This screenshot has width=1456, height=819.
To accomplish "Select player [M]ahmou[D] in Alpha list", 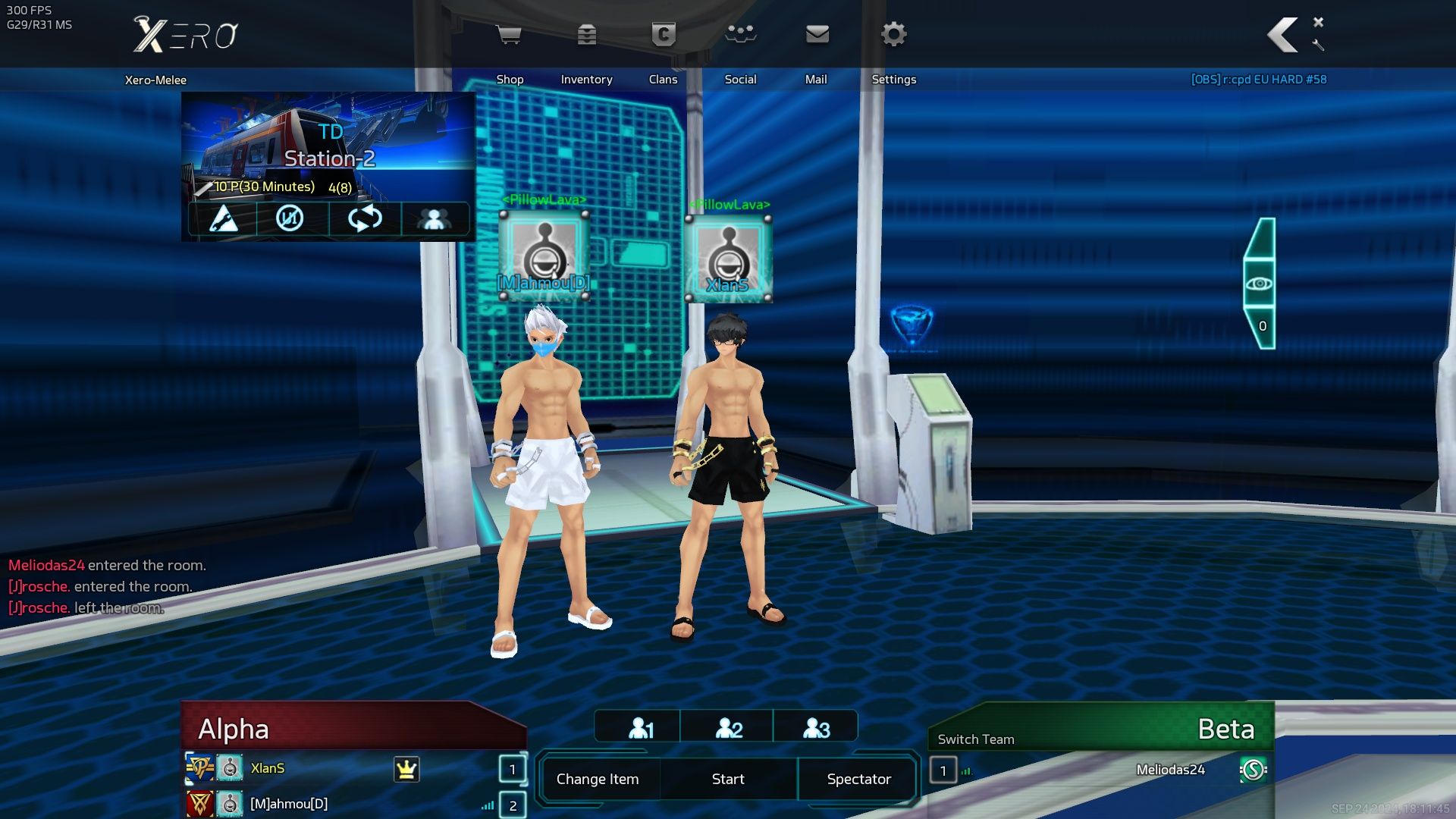I will point(289,804).
